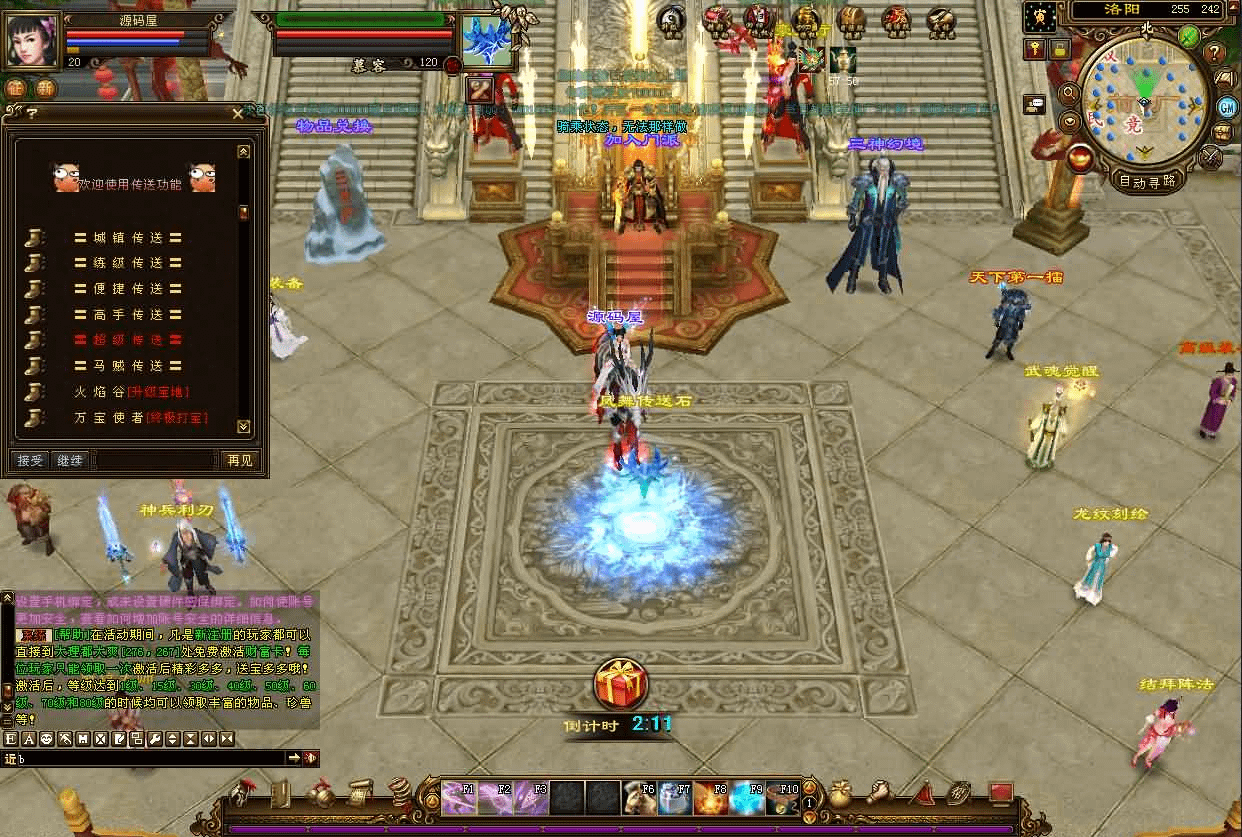Say goodbye with the 再见 button
Viewport: 1242px width, 837px height.
click(240, 460)
